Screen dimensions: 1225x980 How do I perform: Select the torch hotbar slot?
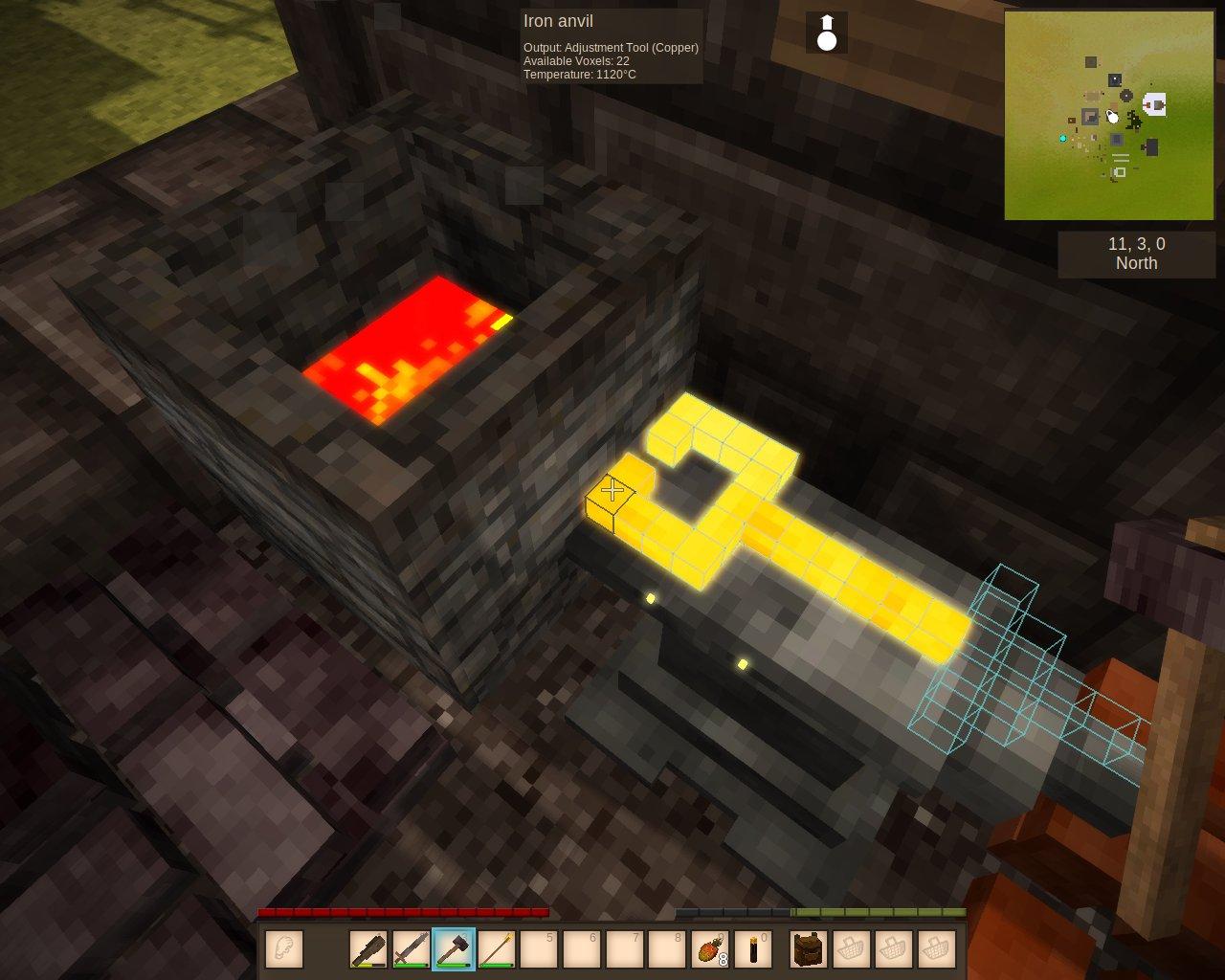coord(753,949)
